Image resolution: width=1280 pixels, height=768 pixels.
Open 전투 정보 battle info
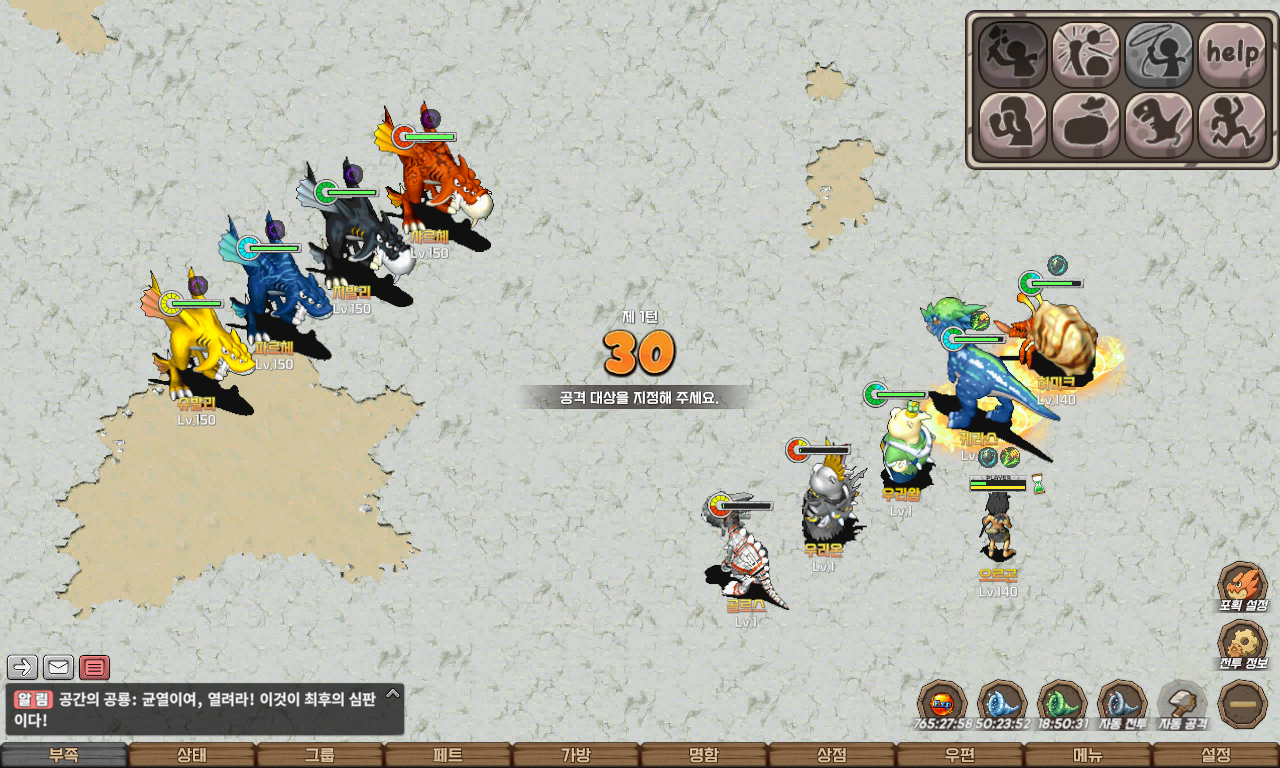point(1243,645)
